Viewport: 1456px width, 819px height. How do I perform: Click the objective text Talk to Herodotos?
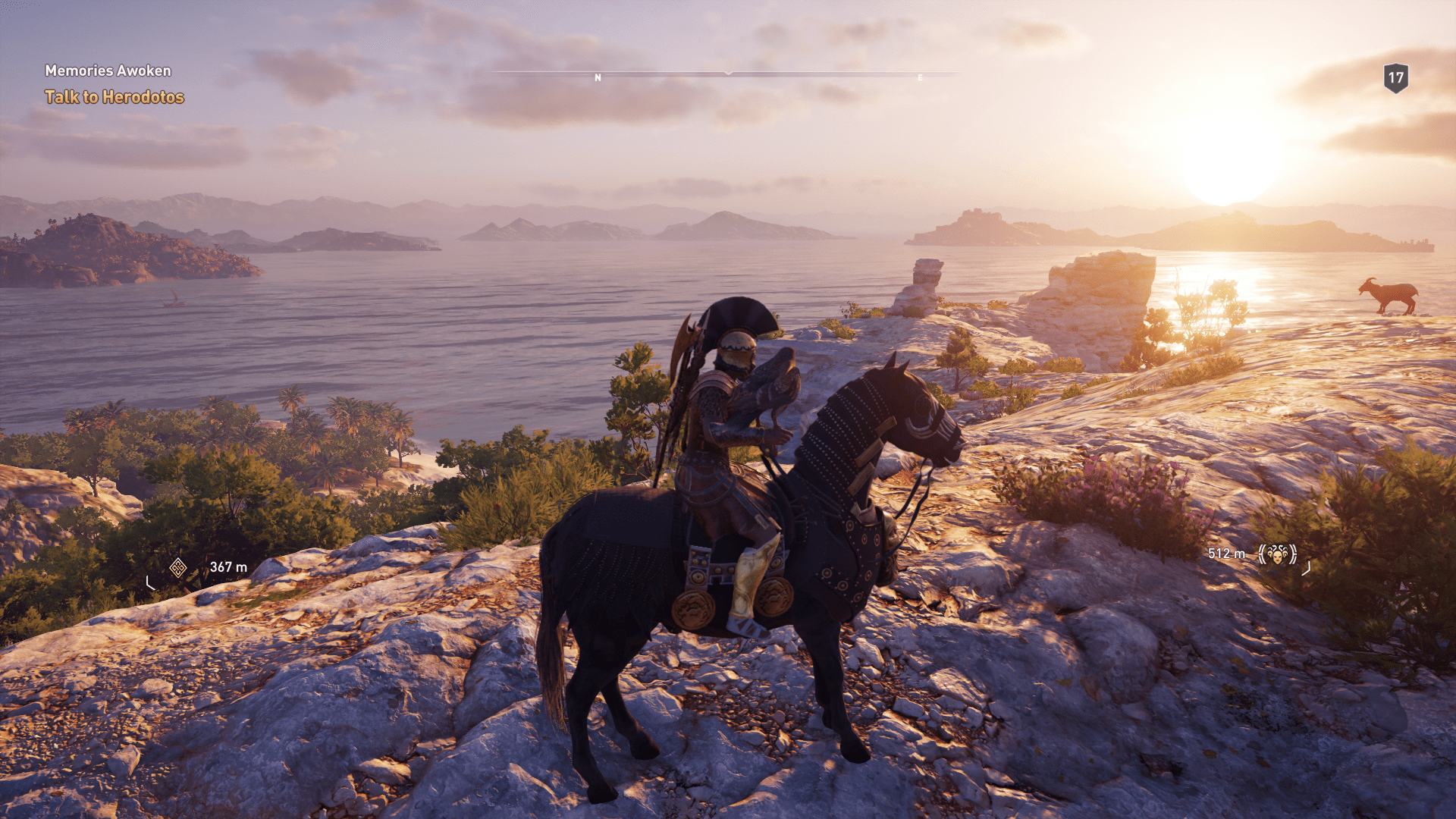click(115, 96)
